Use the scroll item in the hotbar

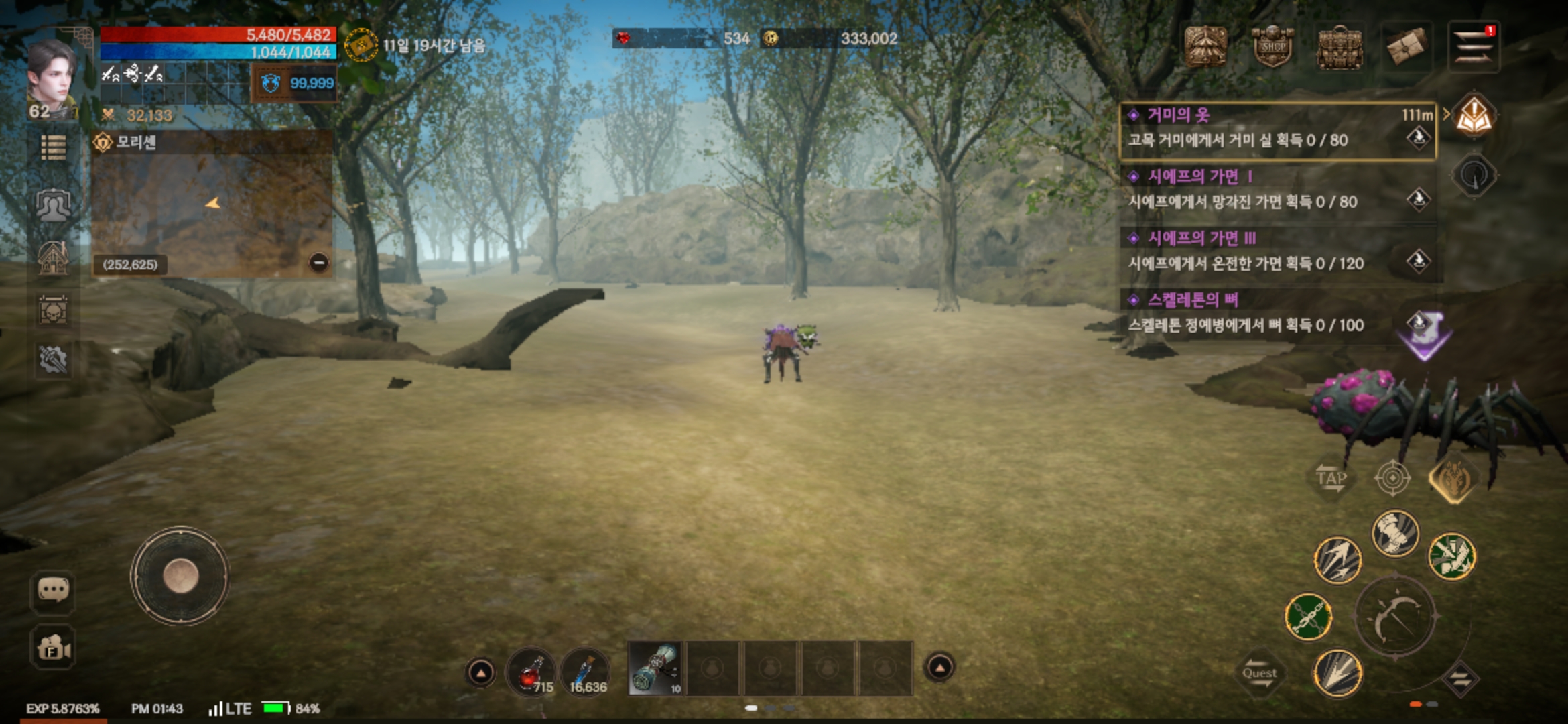[655, 668]
